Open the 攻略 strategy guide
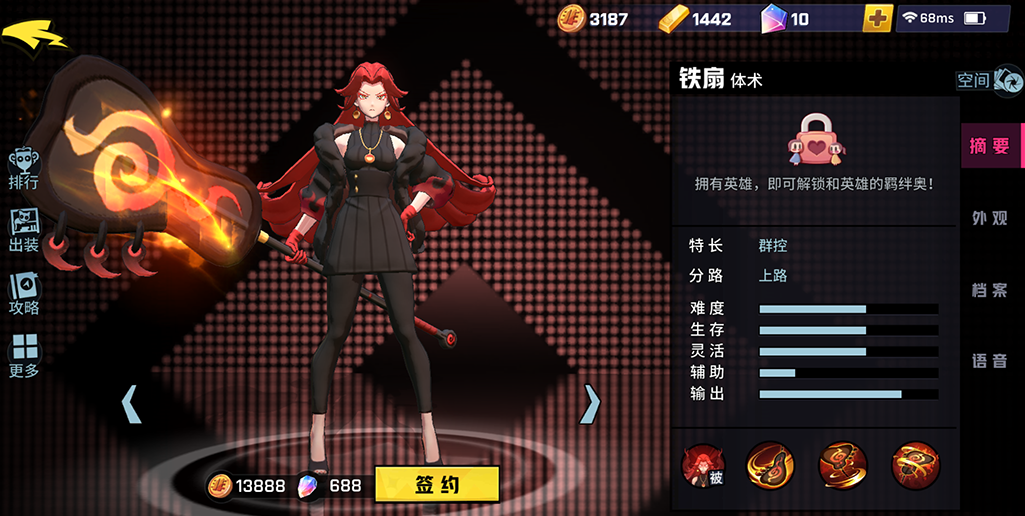The width and height of the screenshot is (1025, 516). click(x=24, y=294)
